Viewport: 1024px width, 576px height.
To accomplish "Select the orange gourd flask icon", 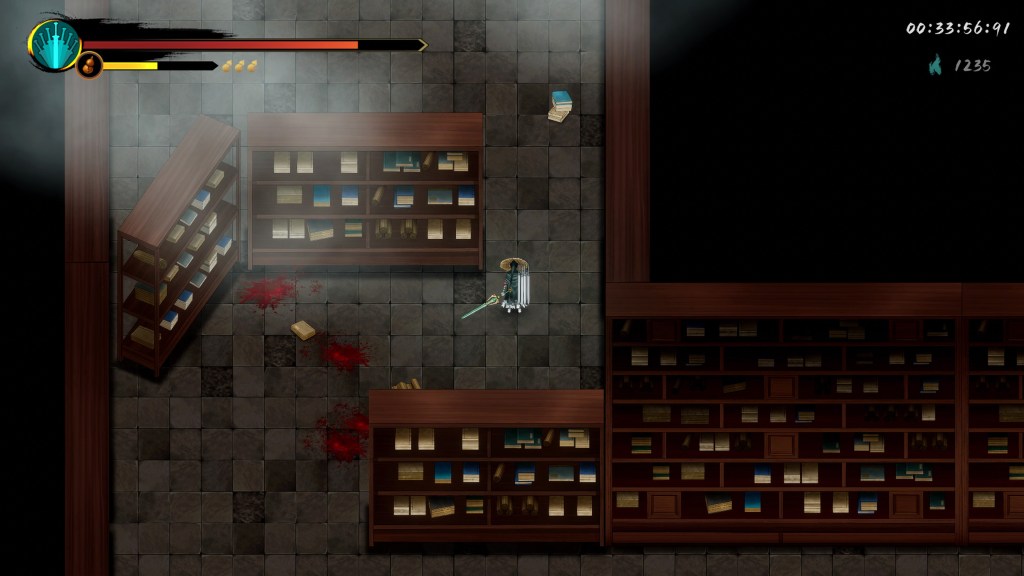I will 89,66.
